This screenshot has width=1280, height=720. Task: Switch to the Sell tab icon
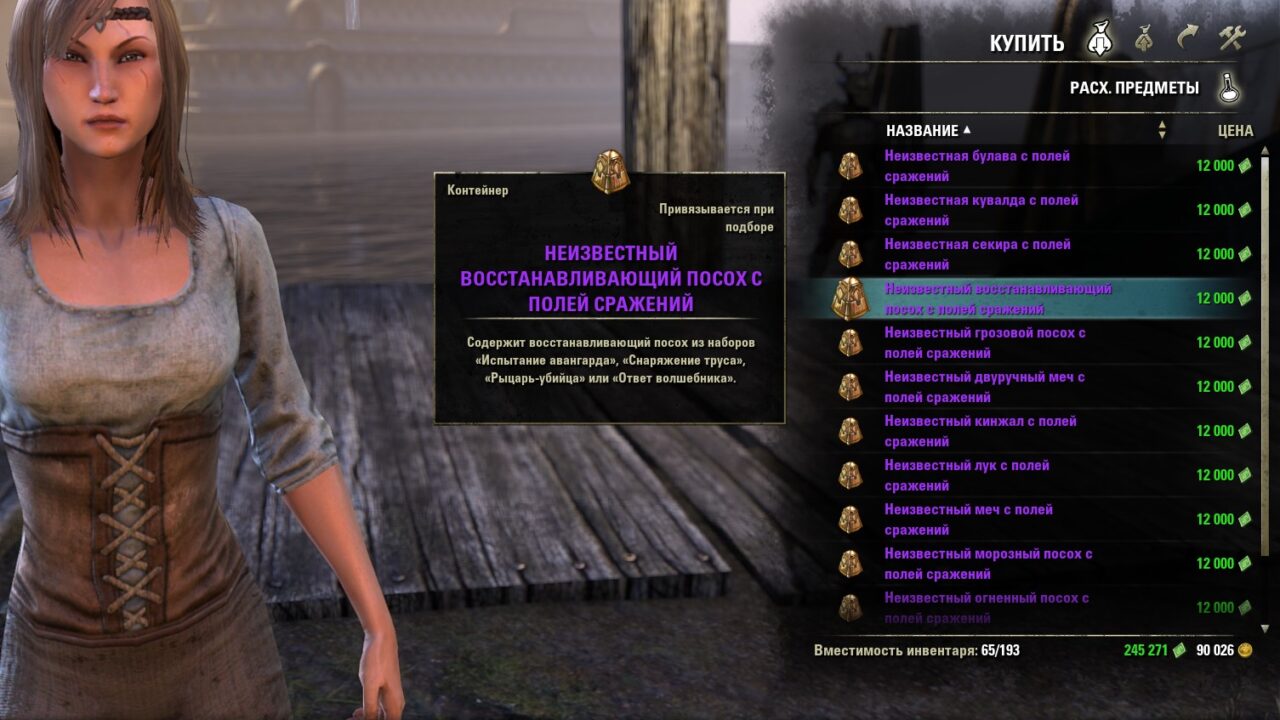click(1145, 40)
